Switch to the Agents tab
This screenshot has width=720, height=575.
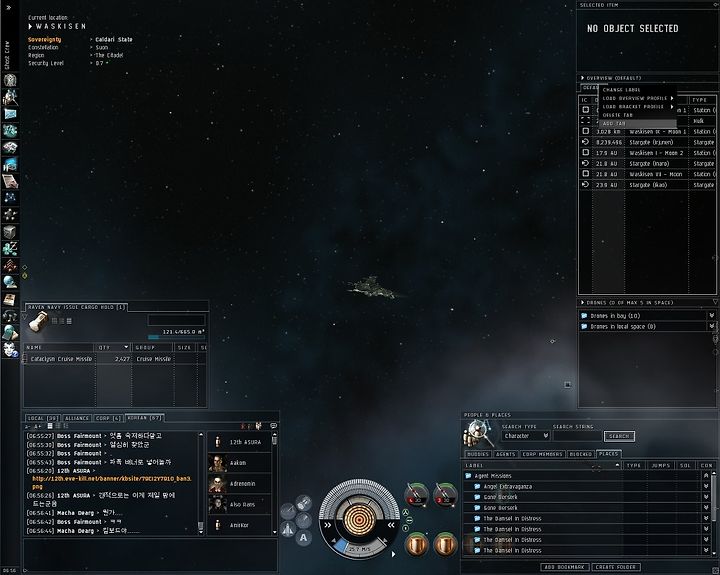[x=505, y=453]
